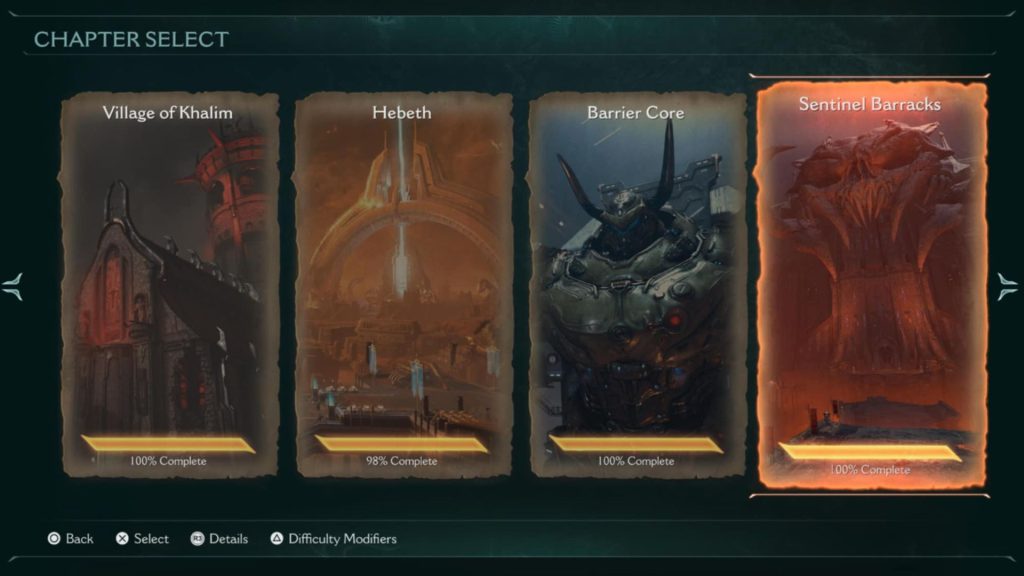Pick the Sentinel Barracks chapter card
The width and height of the screenshot is (1024, 576).
click(870, 285)
